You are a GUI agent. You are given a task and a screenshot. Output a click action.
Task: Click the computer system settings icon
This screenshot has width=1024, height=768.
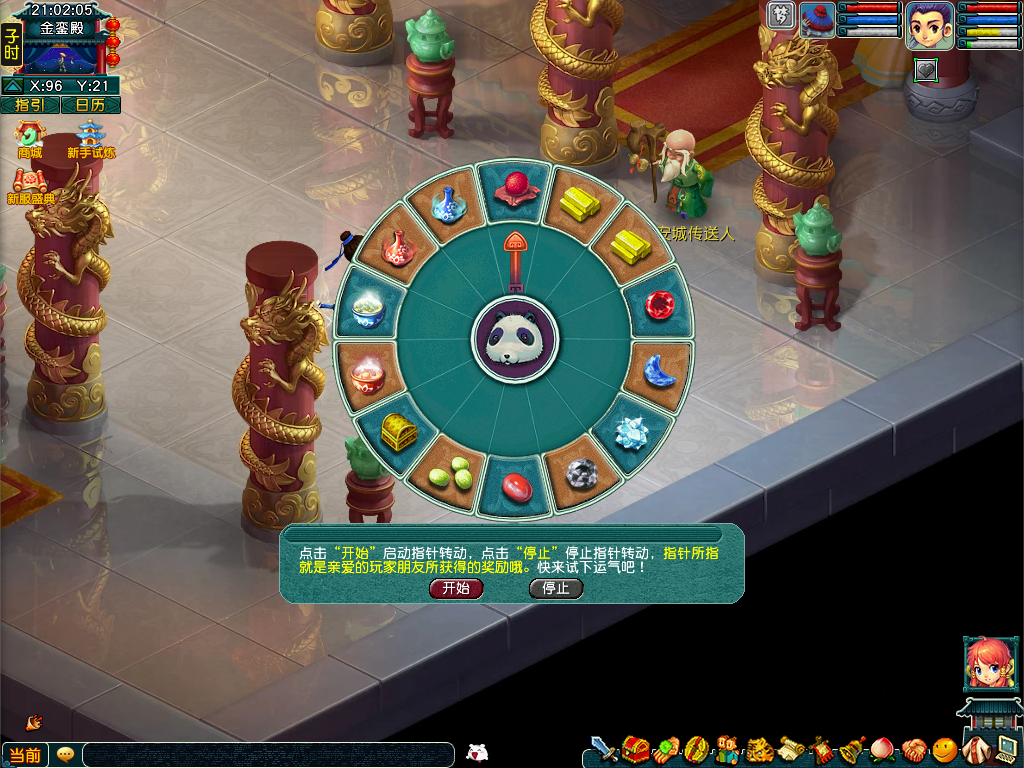[1006, 749]
